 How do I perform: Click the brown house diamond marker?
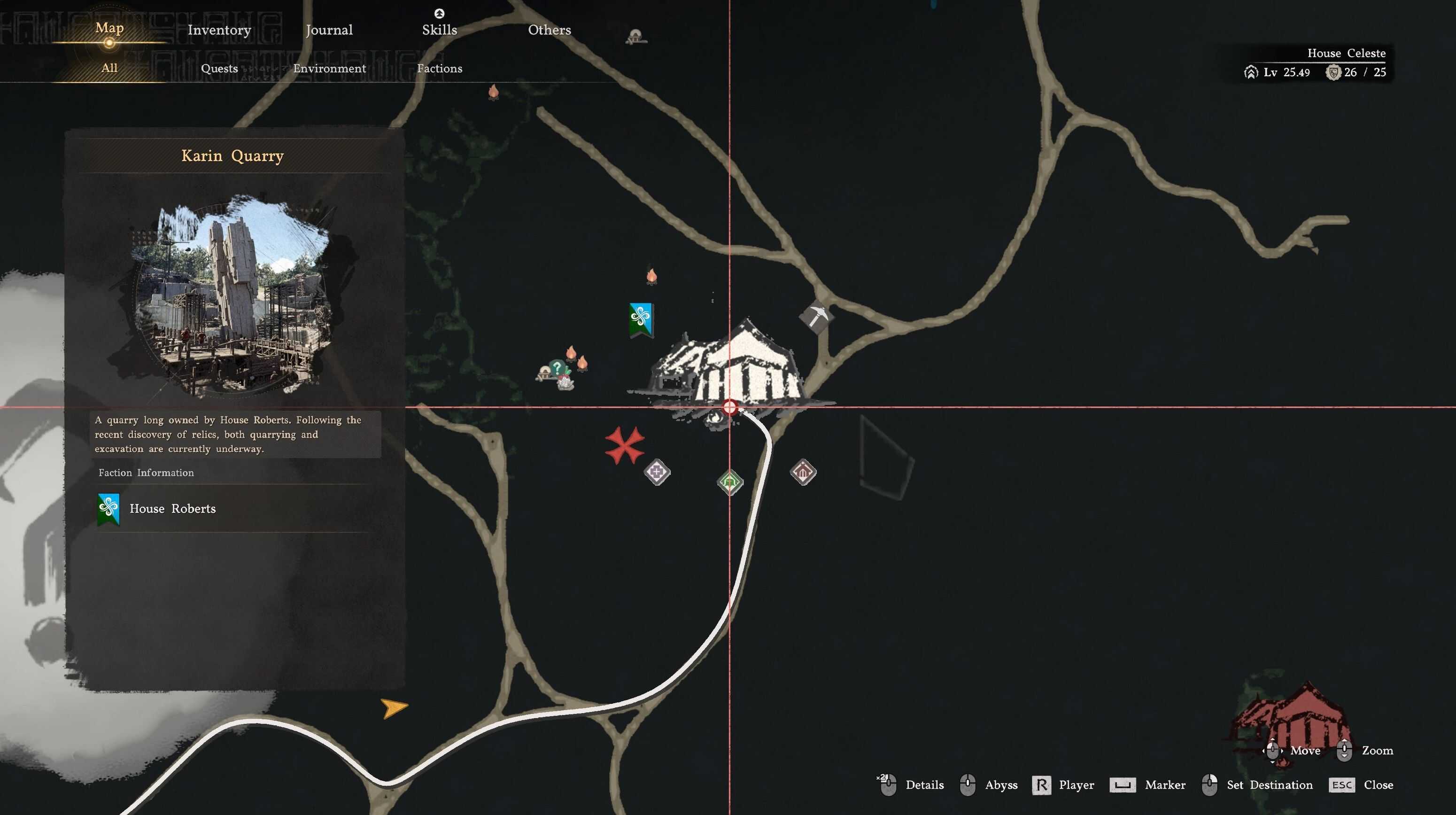[803, 471]
